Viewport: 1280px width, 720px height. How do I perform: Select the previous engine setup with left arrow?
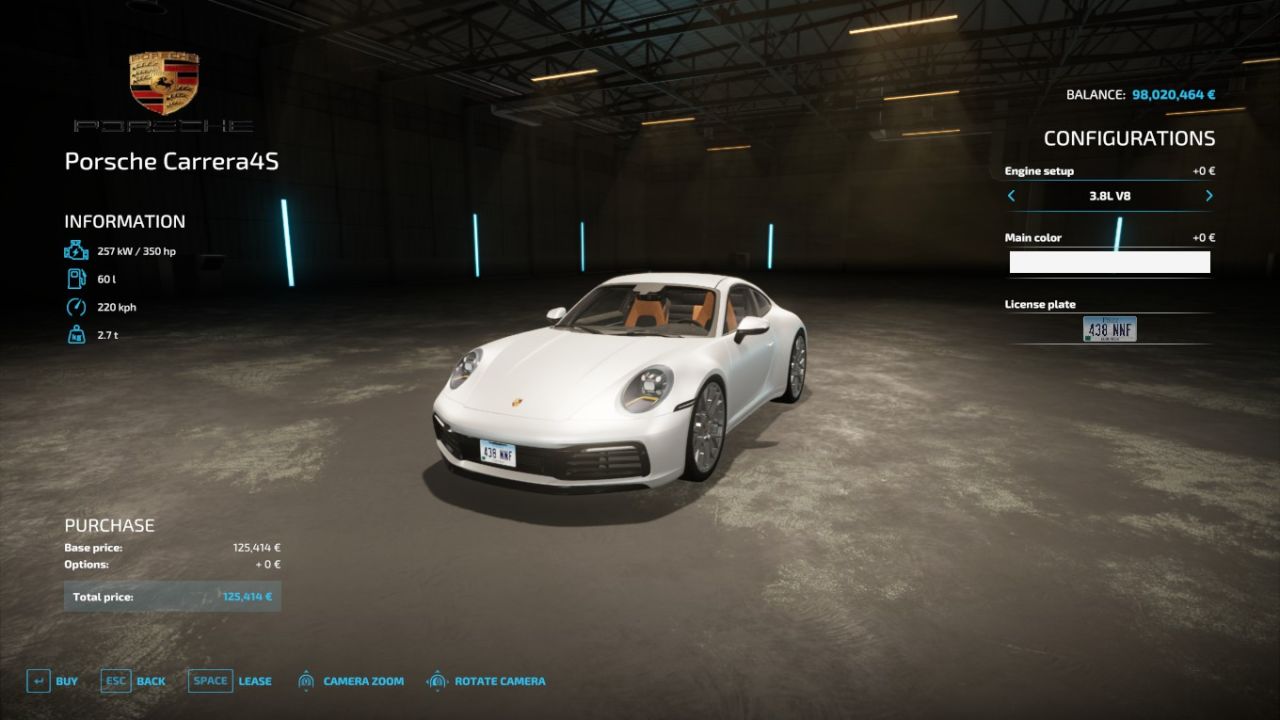pyautogui.click(x=1011, y=197)
